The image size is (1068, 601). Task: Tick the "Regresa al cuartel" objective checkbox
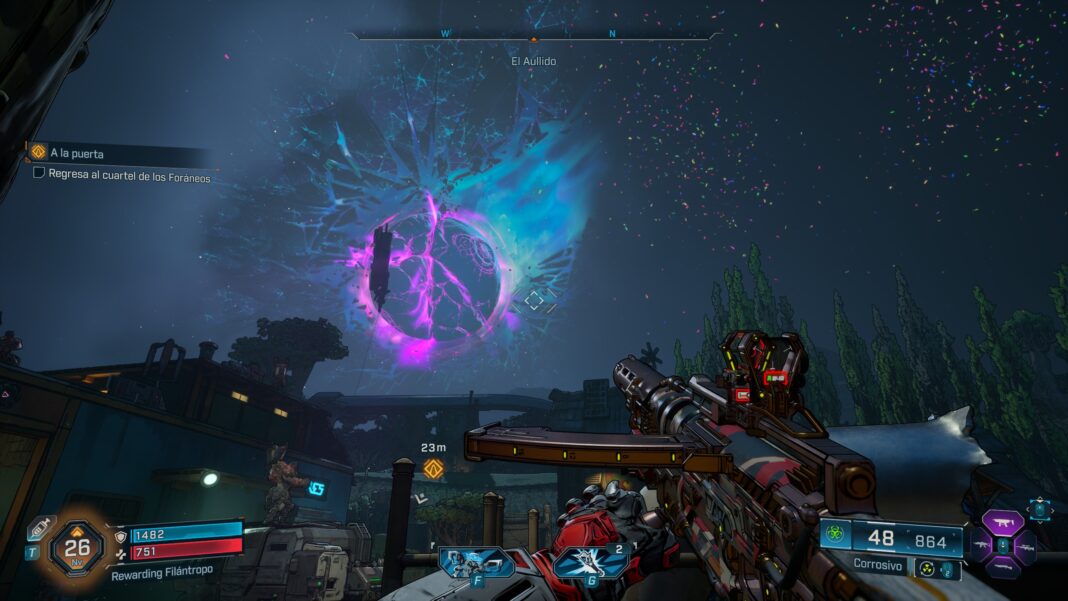[39, 172]
